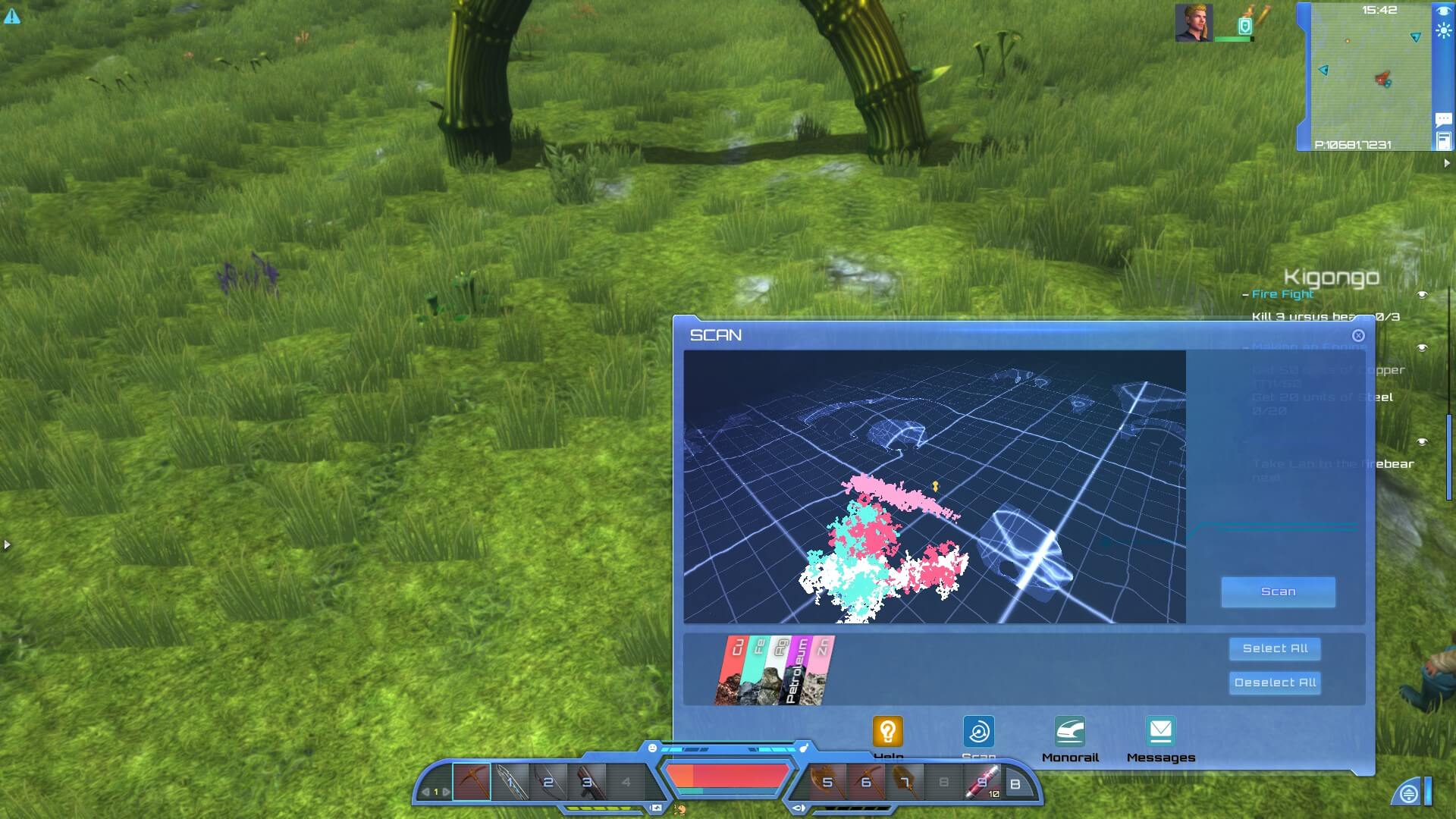This screenshot has height=819, width=1456.
Task: Start a scan with the Scan button
Action: point(1278,591)
